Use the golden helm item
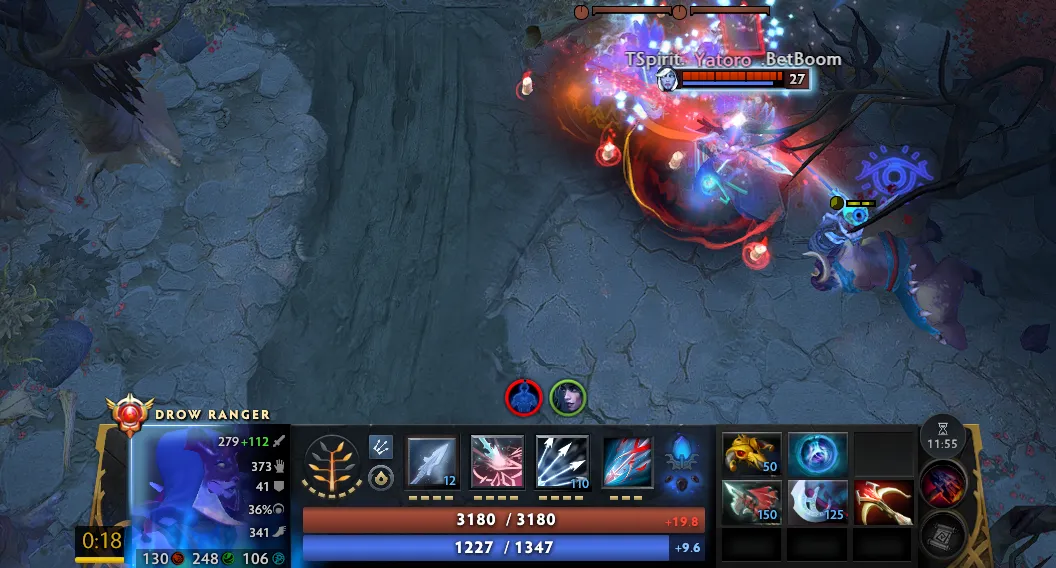Image resolution: width=1056 pixels, height=568 pixels. click(751, 454)
